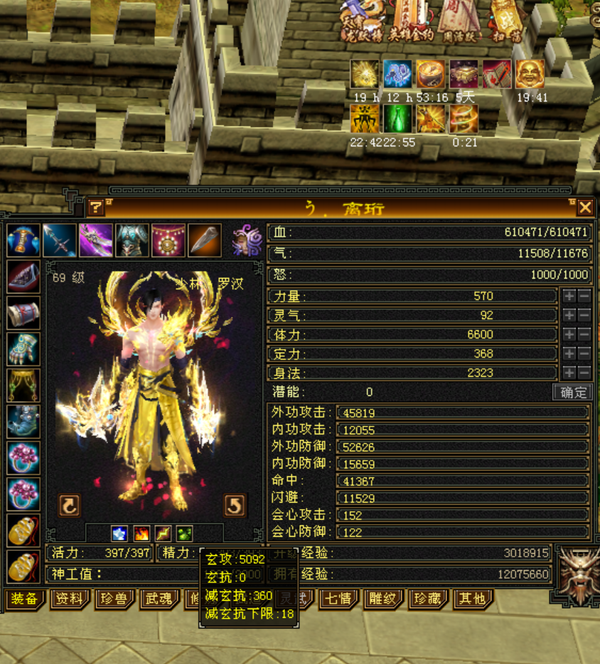Image resolution: width=600 pixels, height=664 pixels.
Task: Select the purple sword equipment slot
Action: (96, 240)
